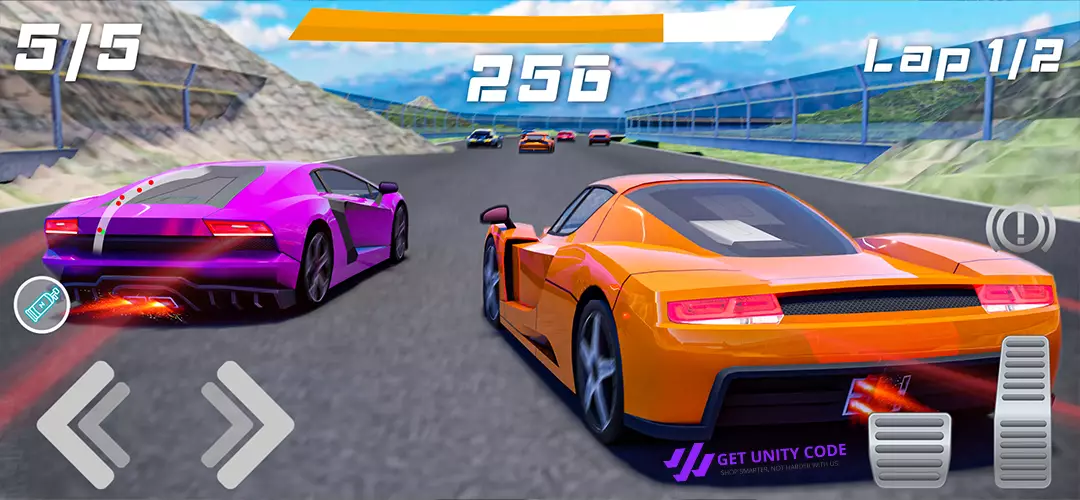Step on the tall gas pedal

[1024, 410]
